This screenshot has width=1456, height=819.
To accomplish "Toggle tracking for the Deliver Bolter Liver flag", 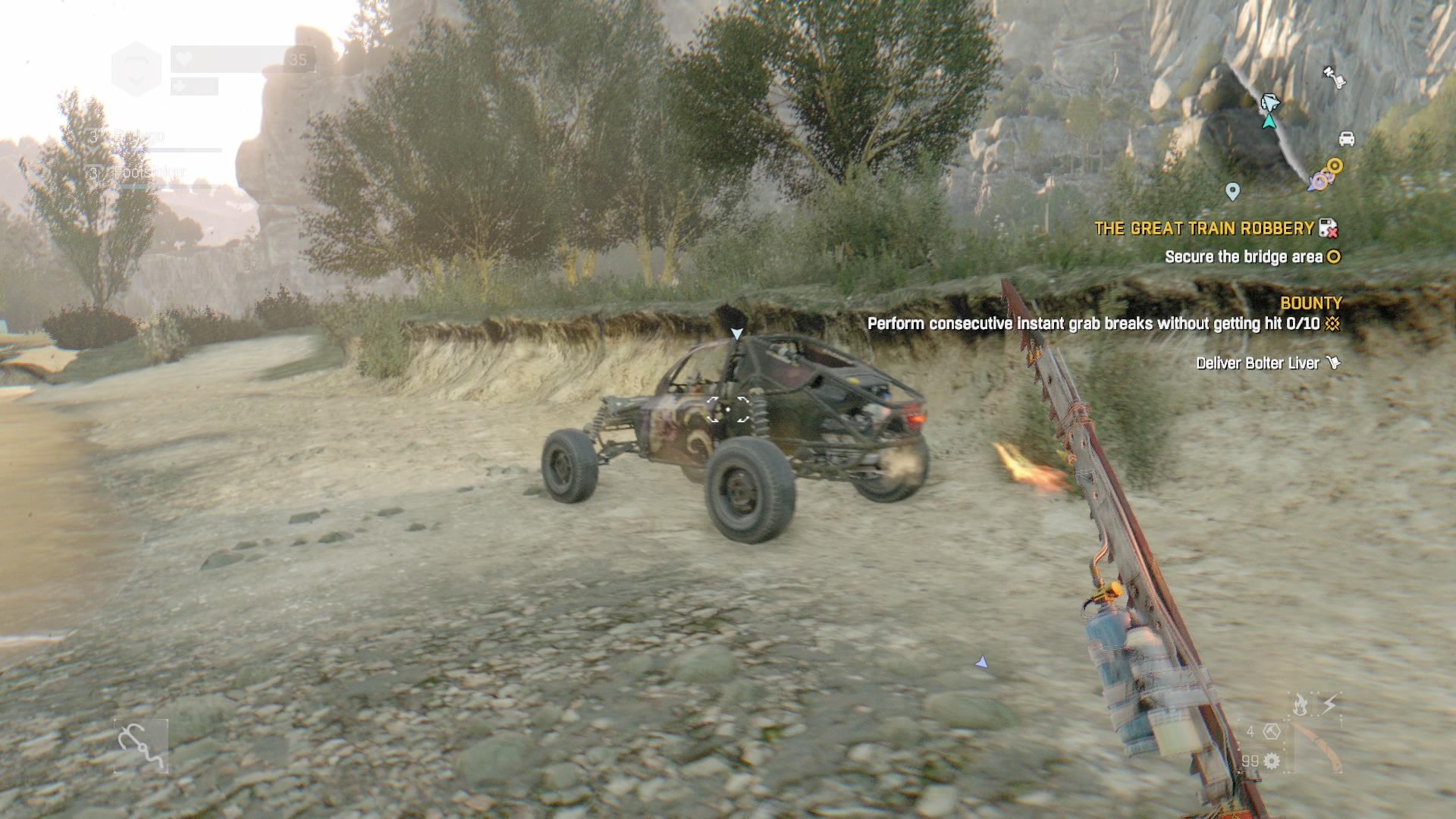I will (1334, 362).
